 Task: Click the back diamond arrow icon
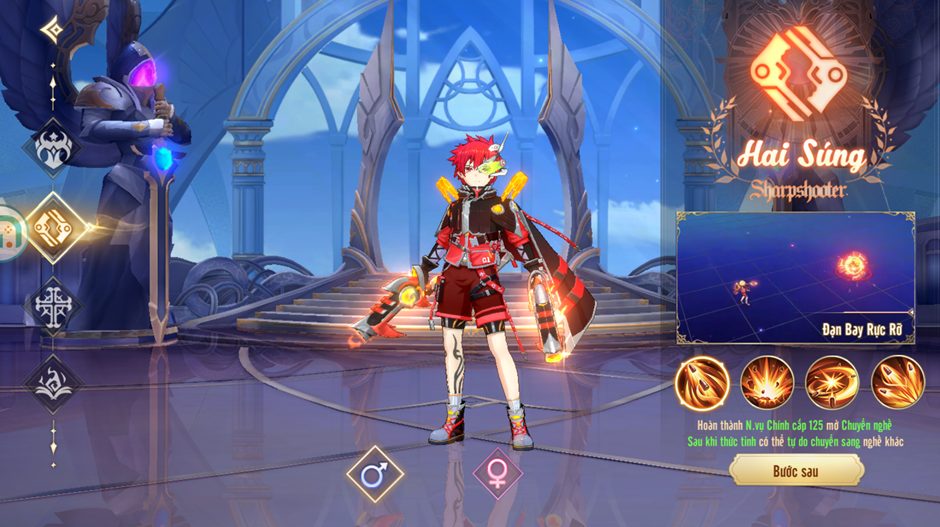(52, 29)
